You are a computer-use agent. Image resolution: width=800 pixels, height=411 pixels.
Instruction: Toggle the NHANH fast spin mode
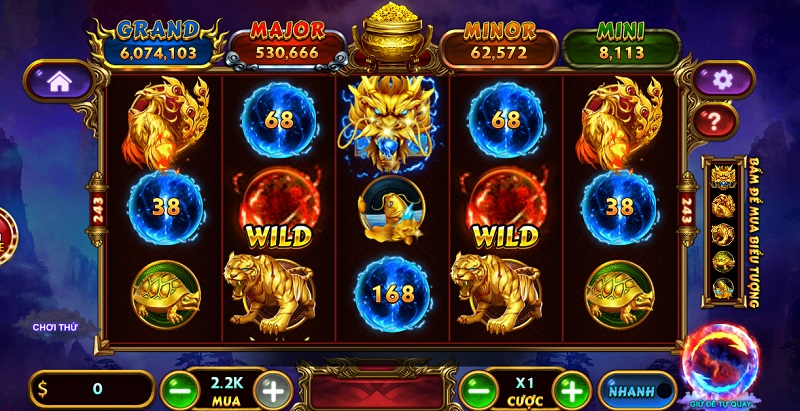[x=636, y=390]
